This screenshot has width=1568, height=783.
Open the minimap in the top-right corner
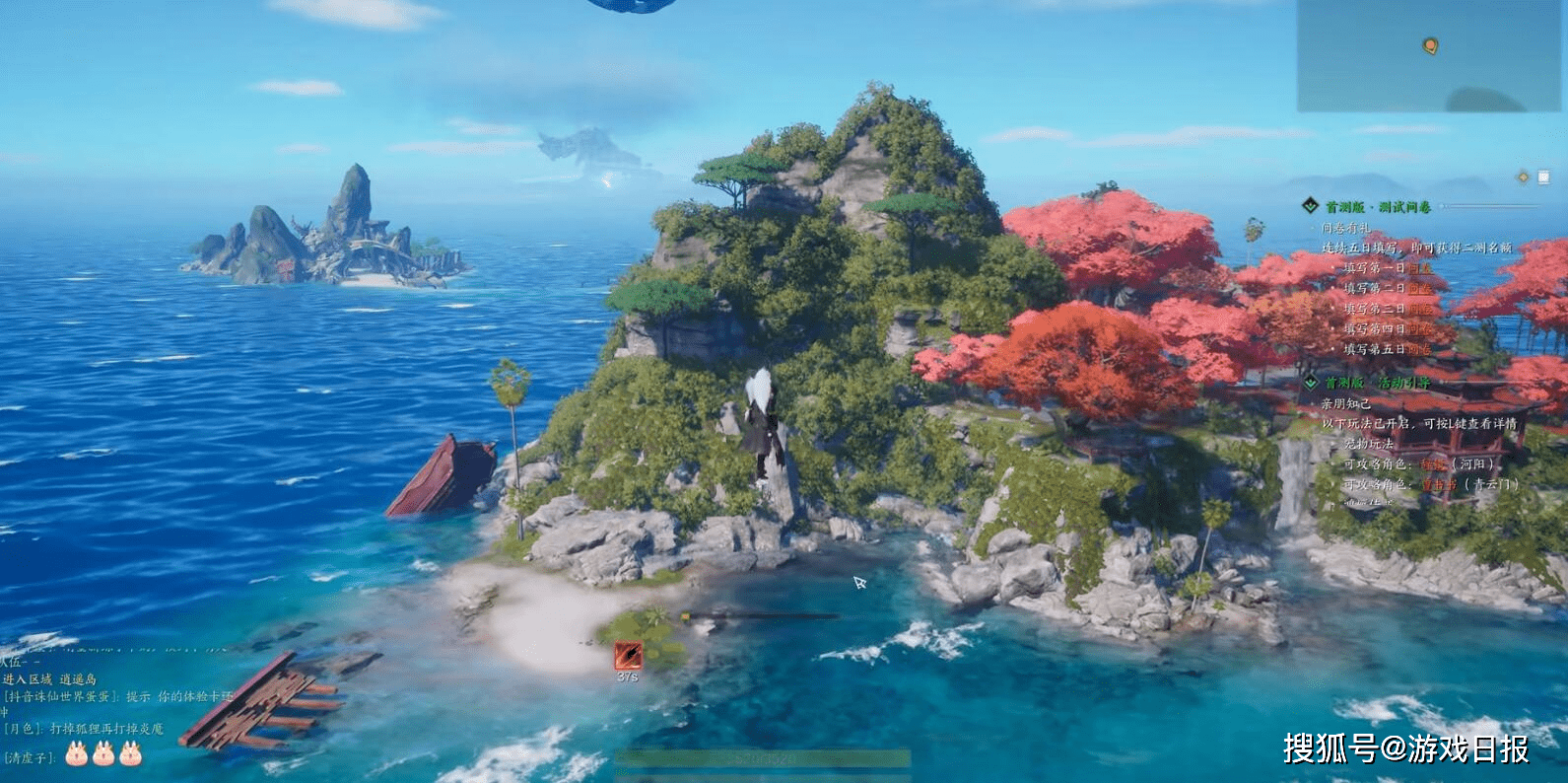tap(1431, 55)
